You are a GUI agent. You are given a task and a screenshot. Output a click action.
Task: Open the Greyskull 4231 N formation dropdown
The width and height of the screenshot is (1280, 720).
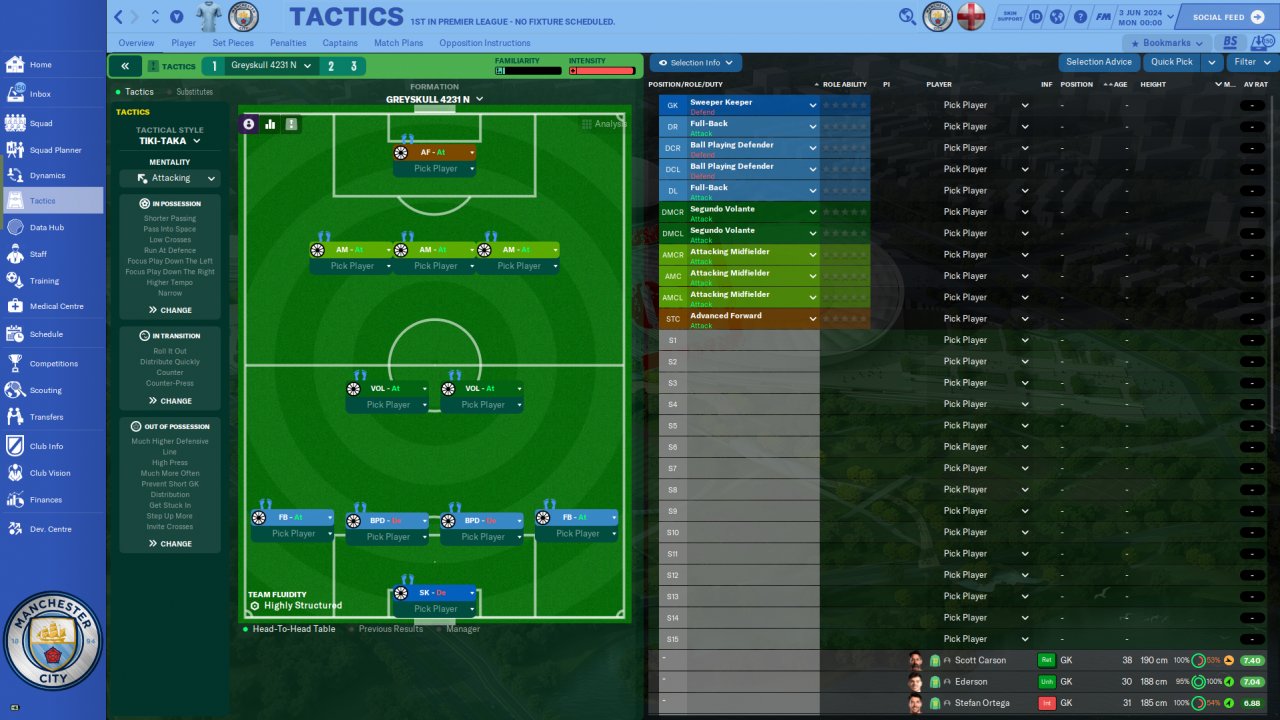coord(434,99)
